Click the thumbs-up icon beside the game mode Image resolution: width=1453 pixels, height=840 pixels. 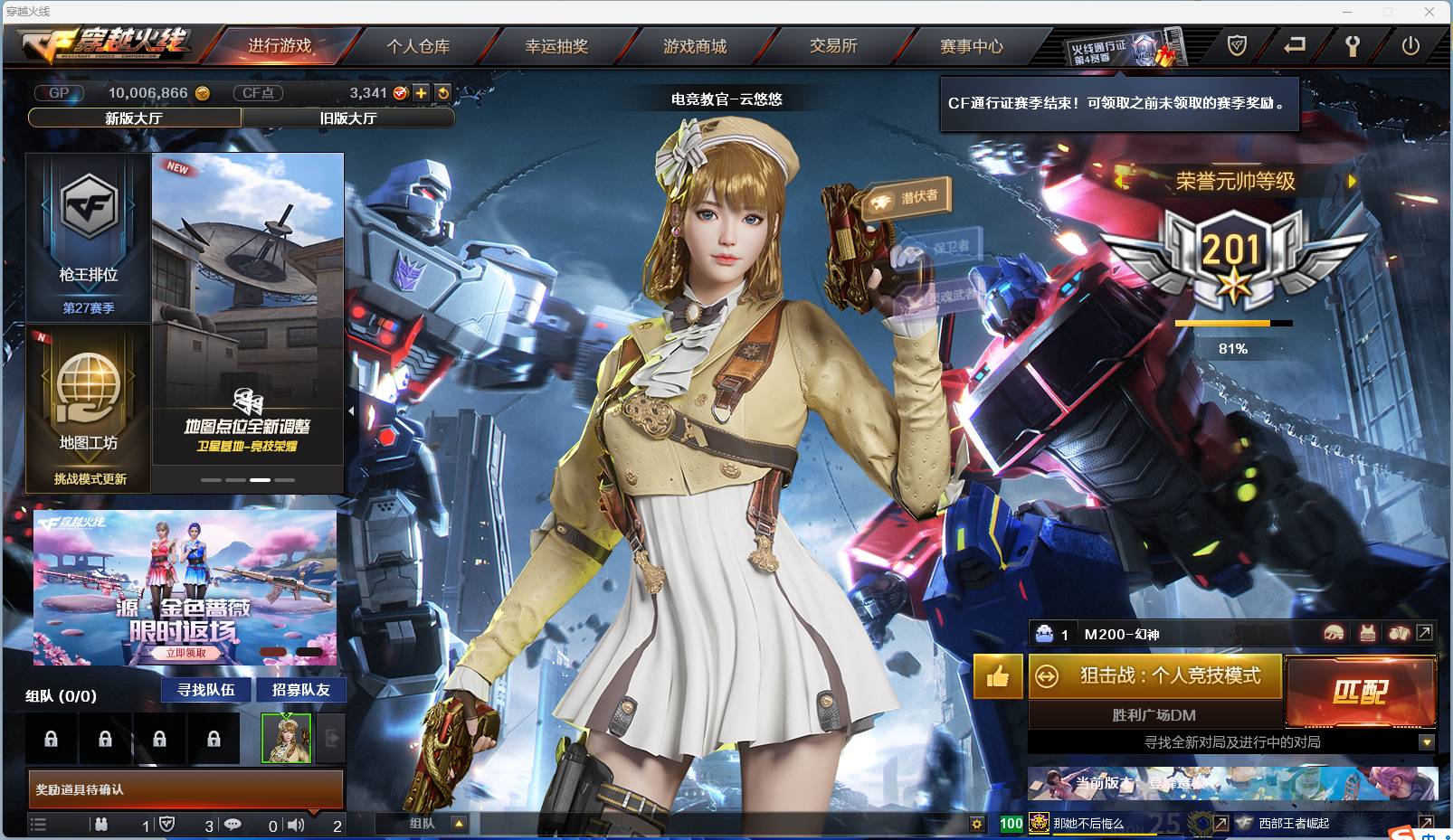tap(997, 676)
